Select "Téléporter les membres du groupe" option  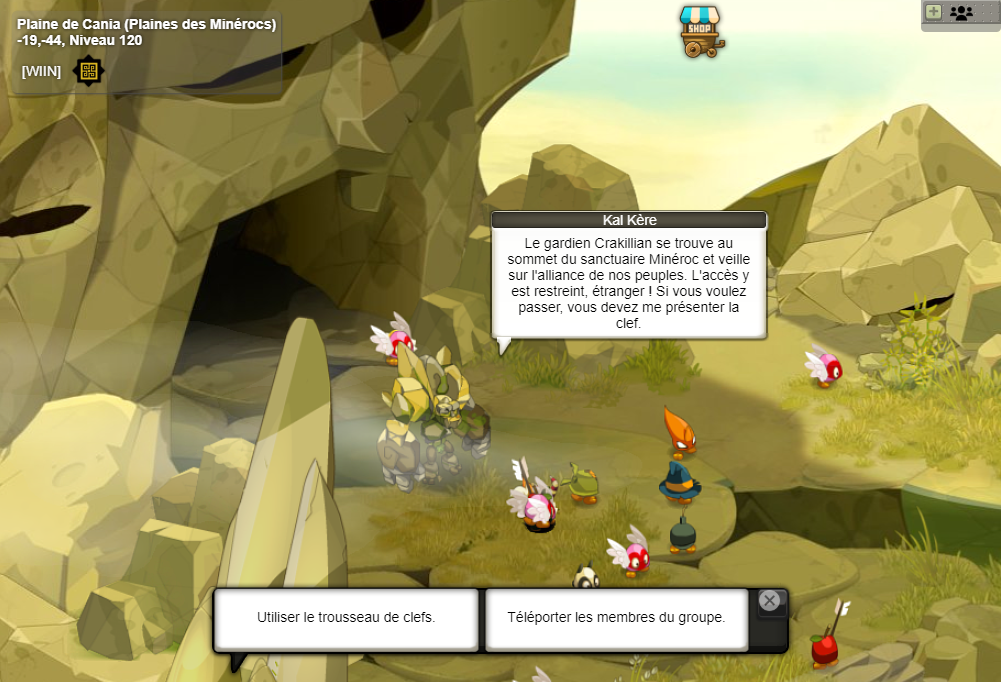[616, 618]
